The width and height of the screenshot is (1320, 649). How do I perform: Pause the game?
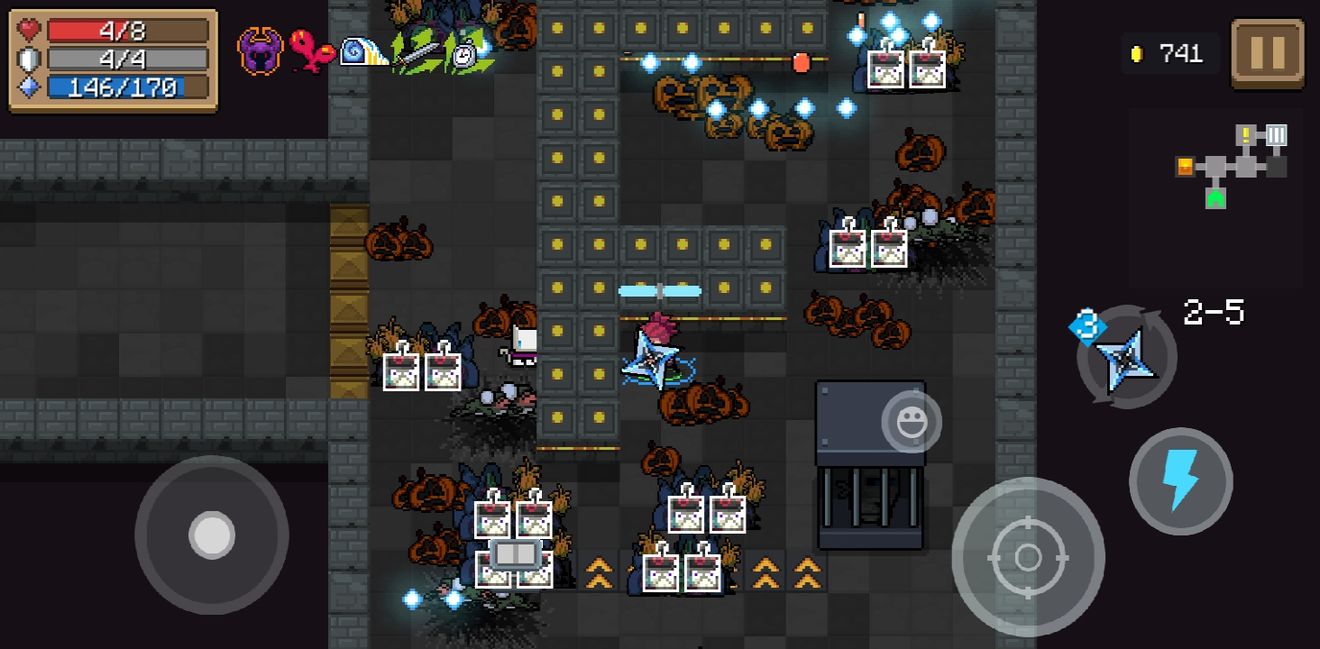[1267, 53]
